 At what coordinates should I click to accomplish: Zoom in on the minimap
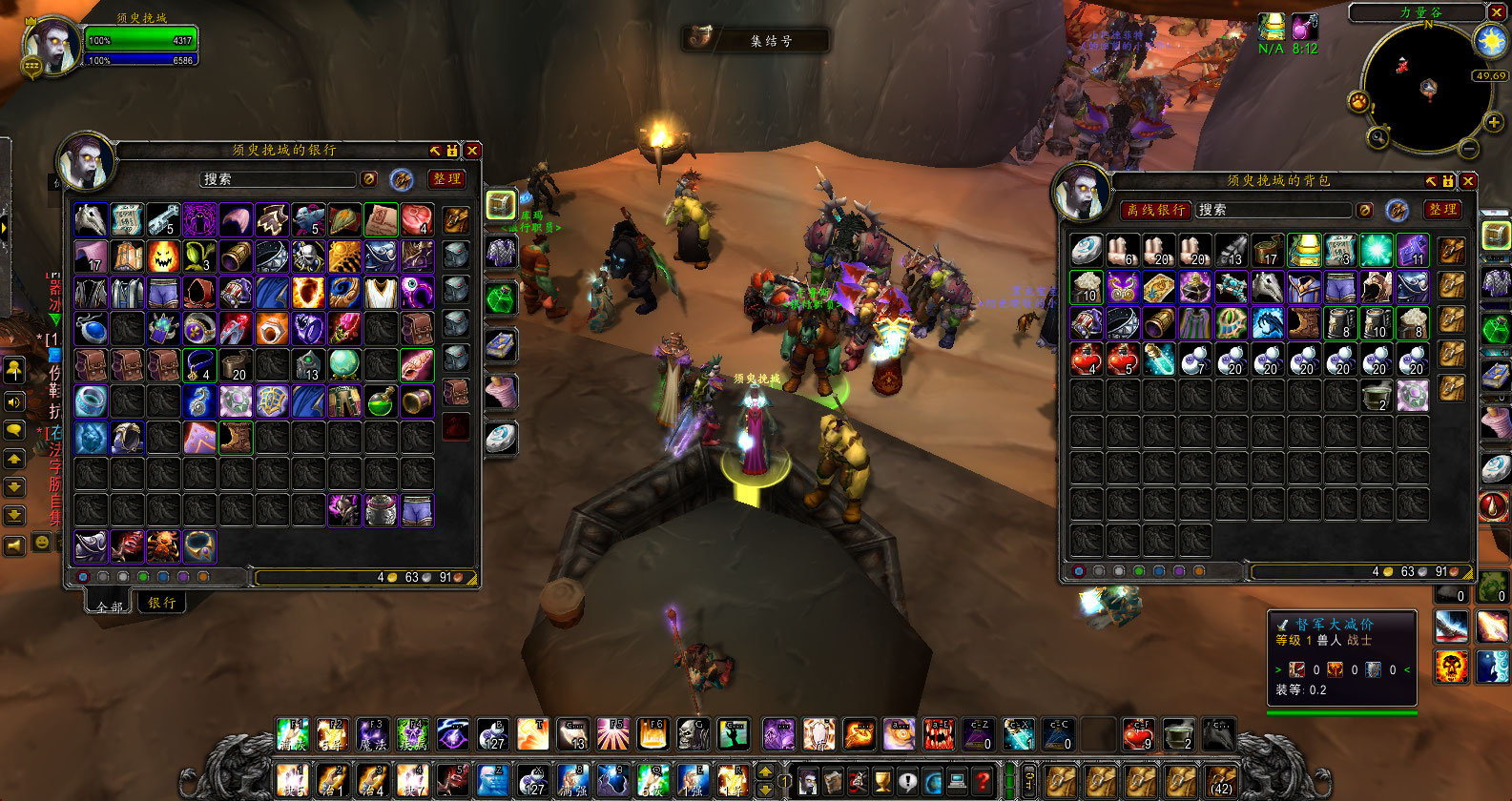click(x=1493, y=122)
